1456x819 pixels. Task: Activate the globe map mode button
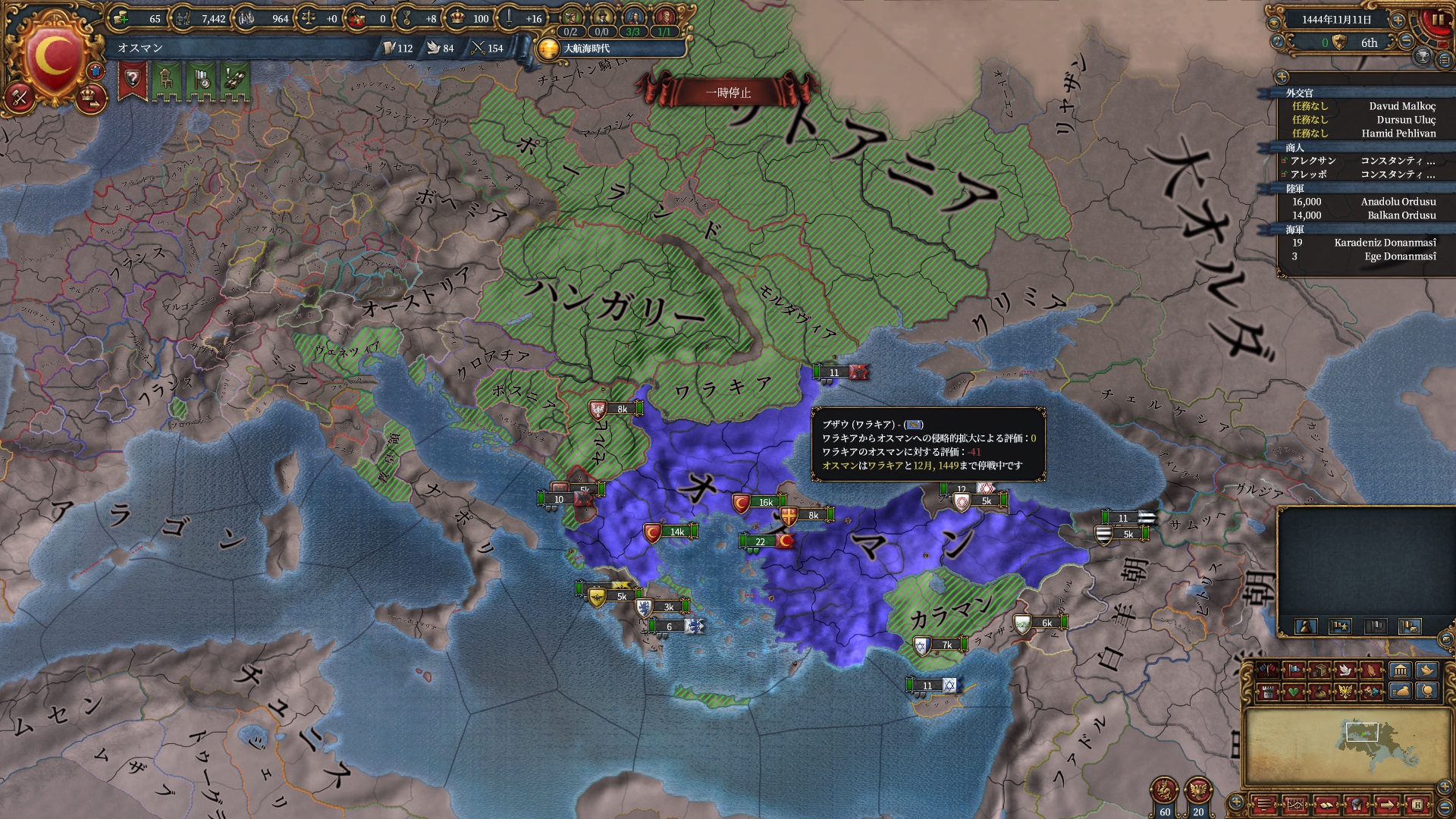coord(1428,691)
